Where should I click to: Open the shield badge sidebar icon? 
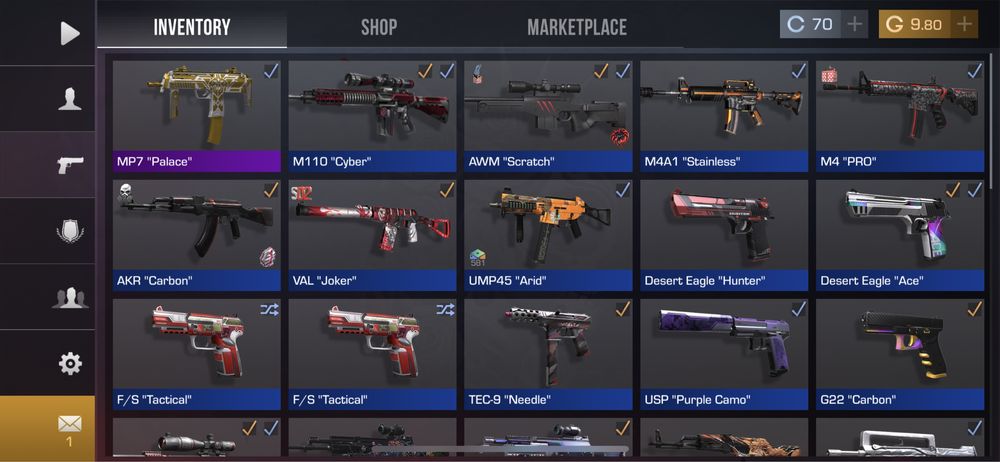click(69, 231)
